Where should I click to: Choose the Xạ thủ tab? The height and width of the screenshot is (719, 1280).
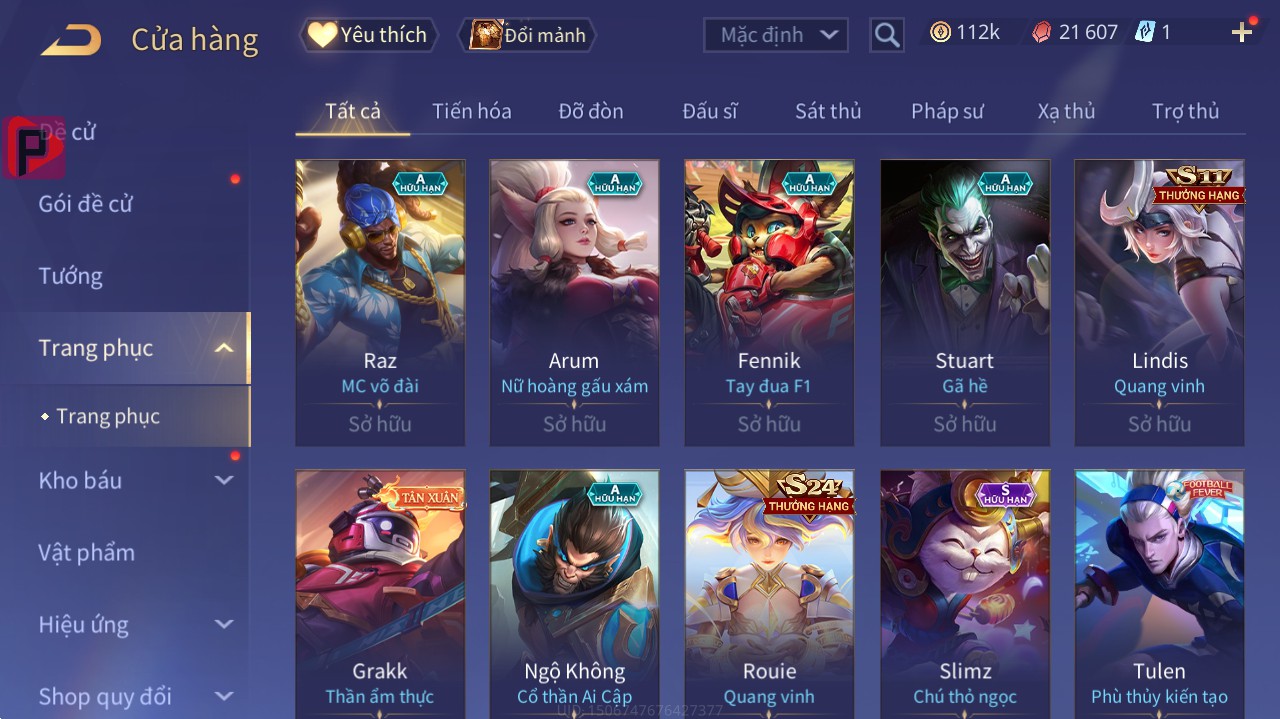[1066, 111]
